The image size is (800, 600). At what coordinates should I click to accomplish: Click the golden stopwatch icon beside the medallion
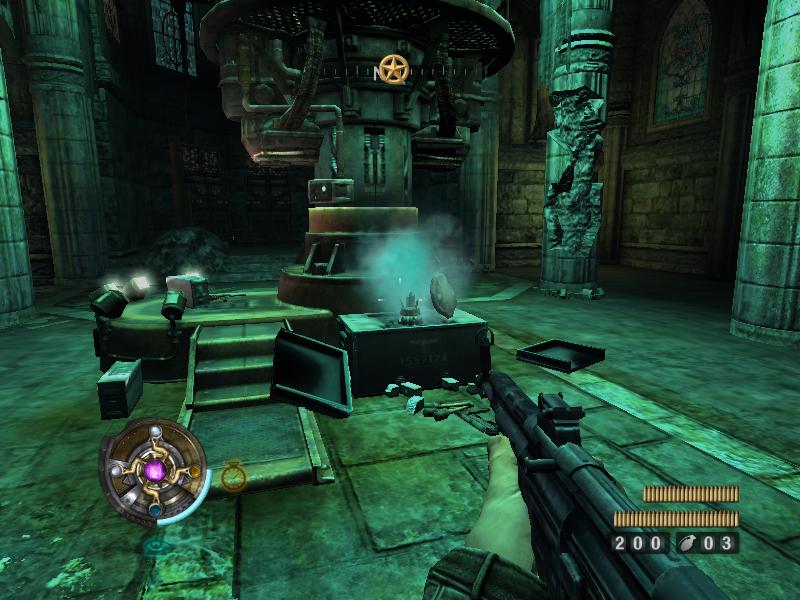pyautogui.click(x=232, y=475)
